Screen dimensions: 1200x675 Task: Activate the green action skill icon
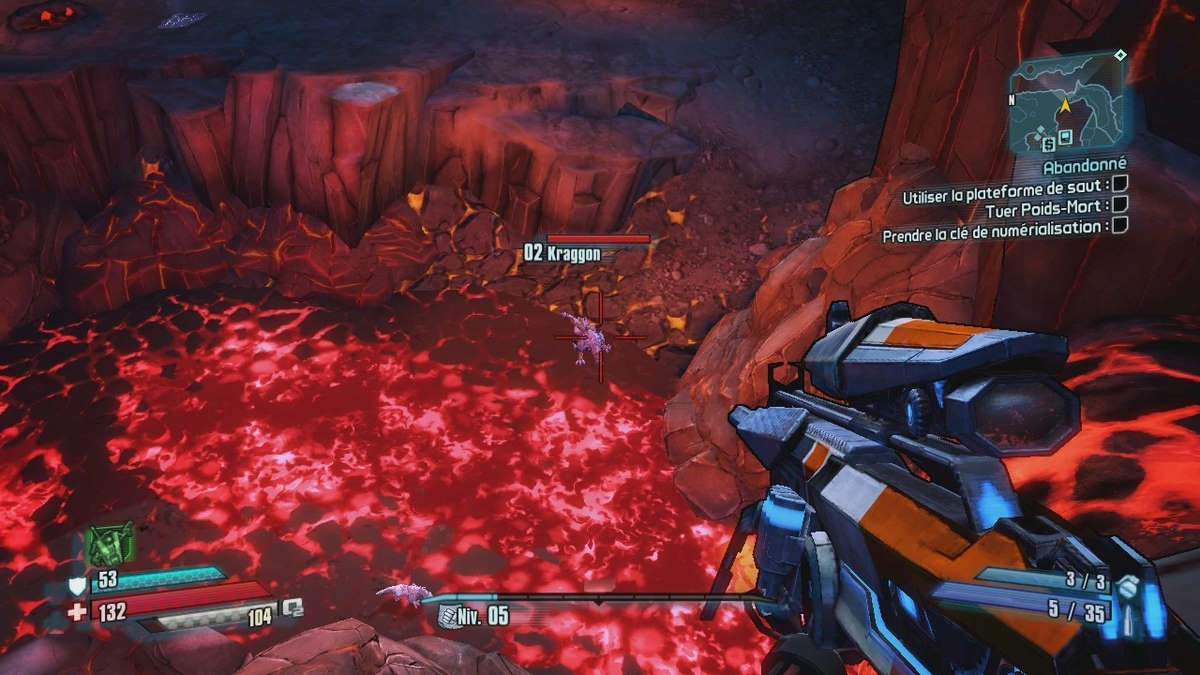click(109, 543)
